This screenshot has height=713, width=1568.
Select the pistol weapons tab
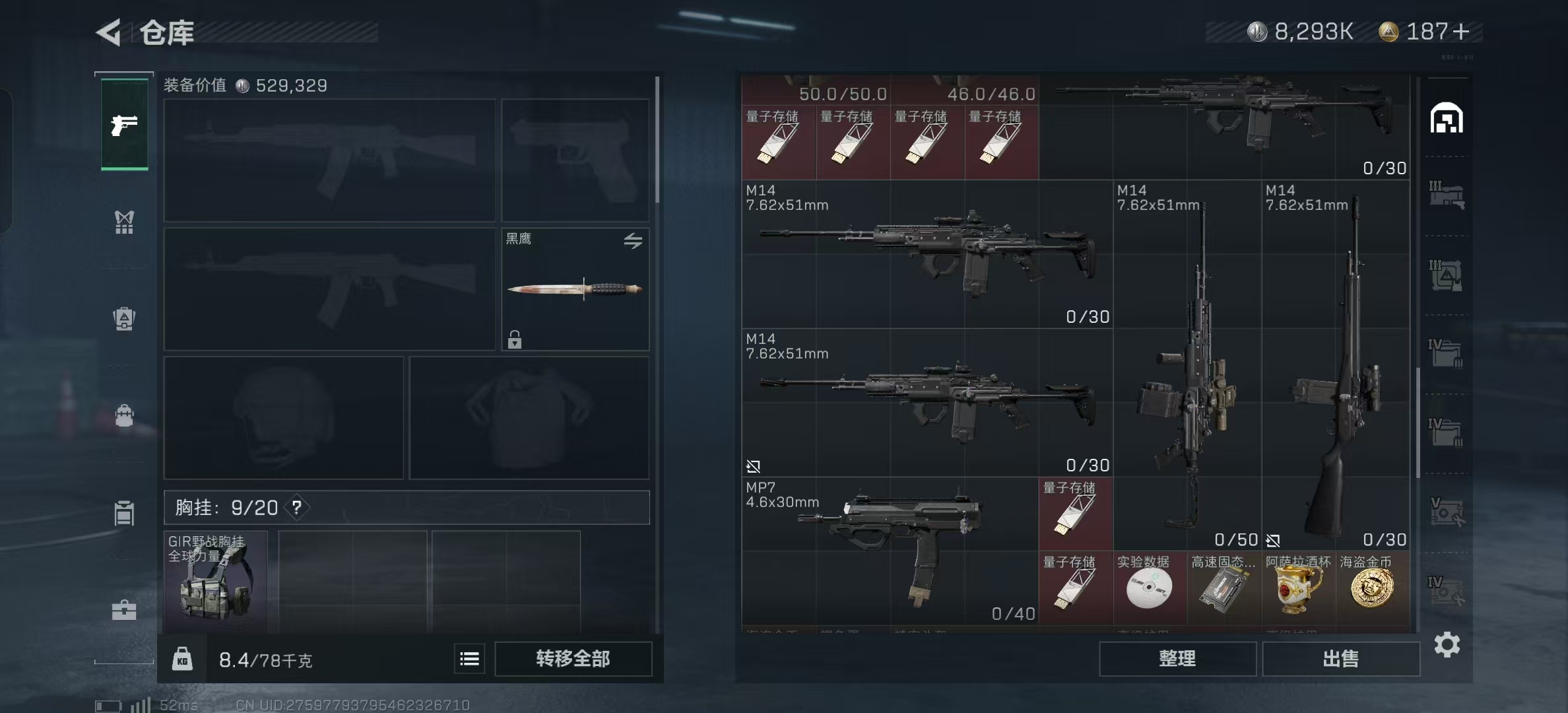click(x=124, y=125)
